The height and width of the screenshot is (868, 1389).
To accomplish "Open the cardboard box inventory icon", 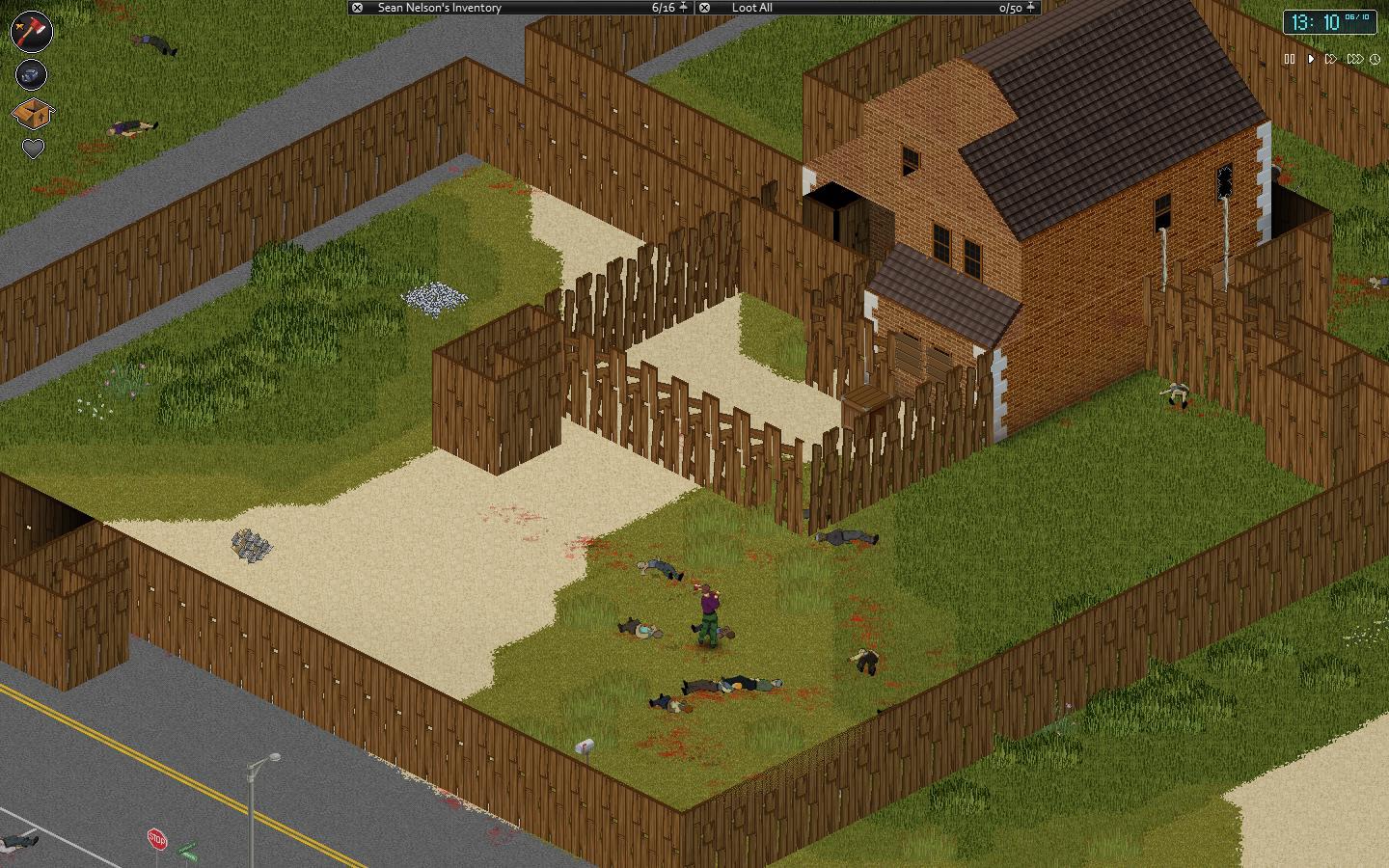I will 32,113.
